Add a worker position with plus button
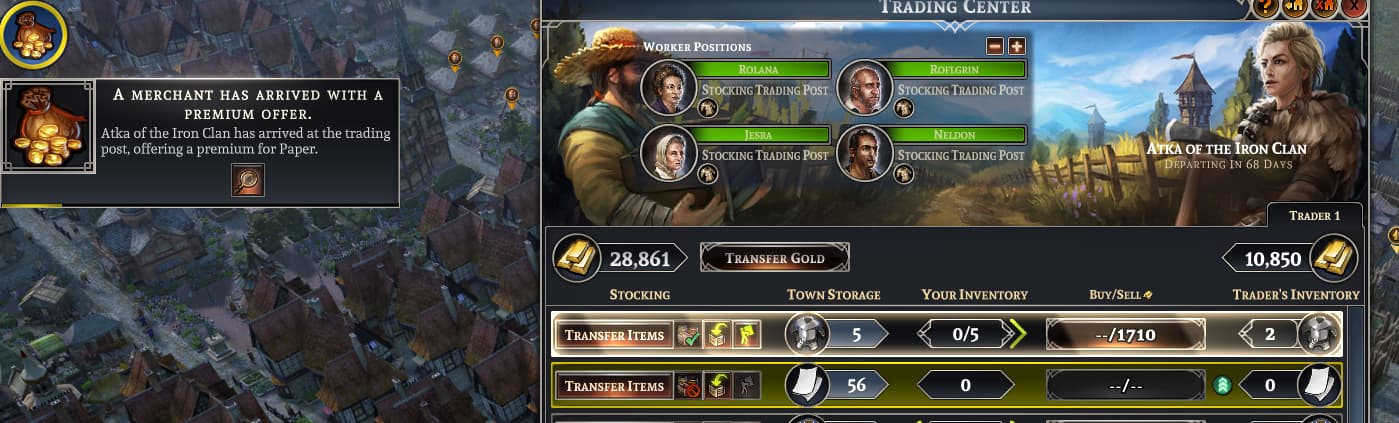The height and width of the screenshot is (423, 1399). 1016,46
